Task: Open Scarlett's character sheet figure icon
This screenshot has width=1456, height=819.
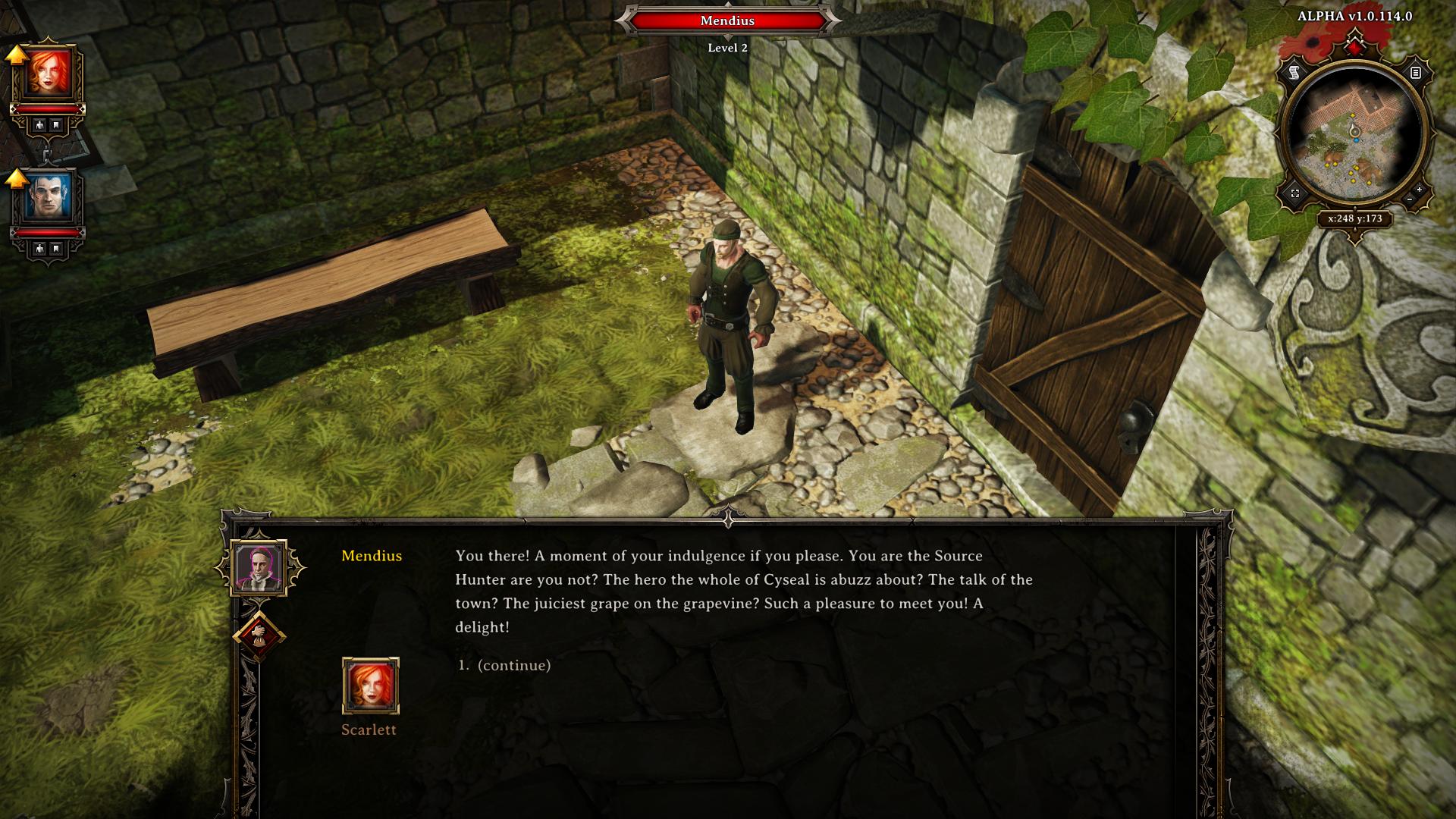Action: 38,124
